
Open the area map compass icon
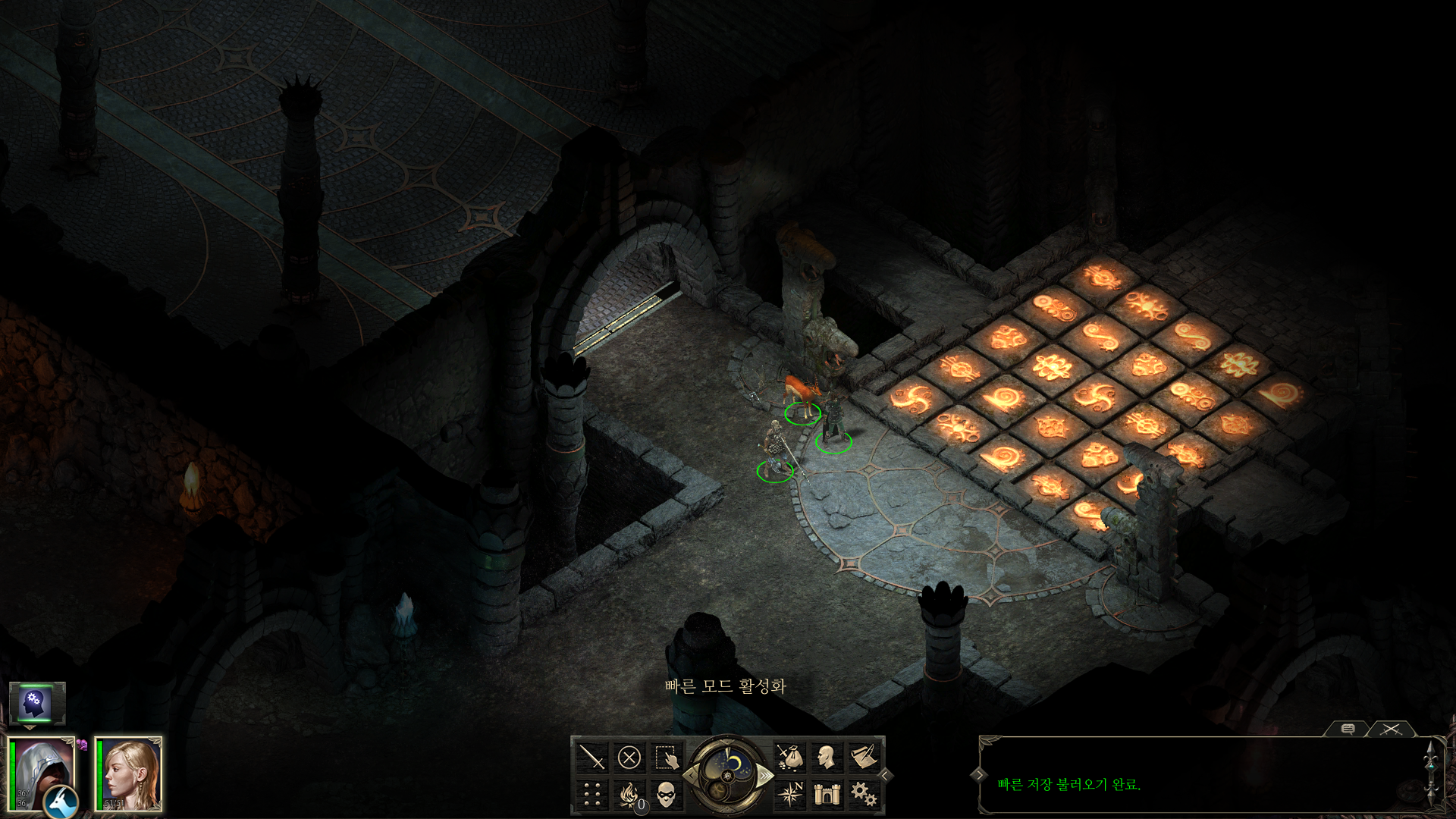tap(790, 794)
